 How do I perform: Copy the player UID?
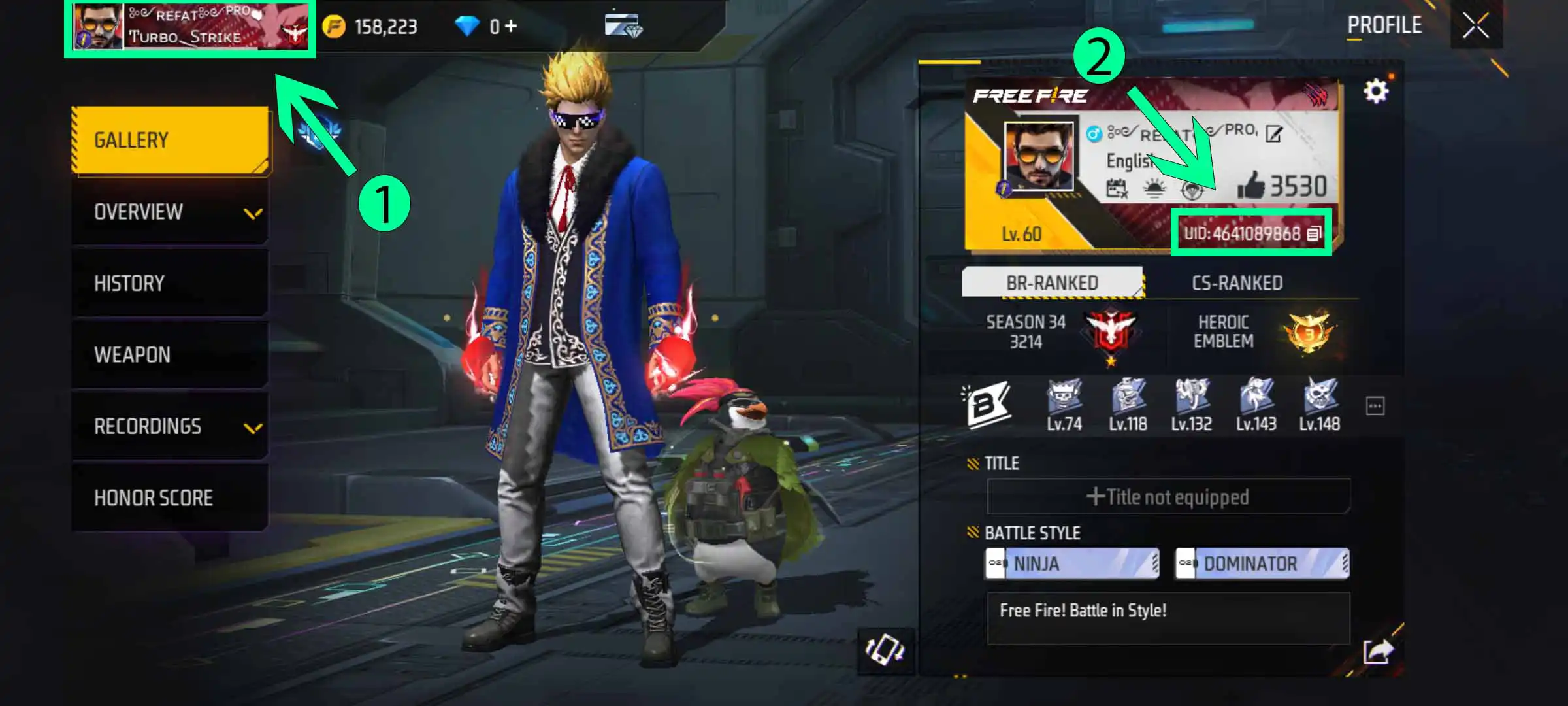1313,233
